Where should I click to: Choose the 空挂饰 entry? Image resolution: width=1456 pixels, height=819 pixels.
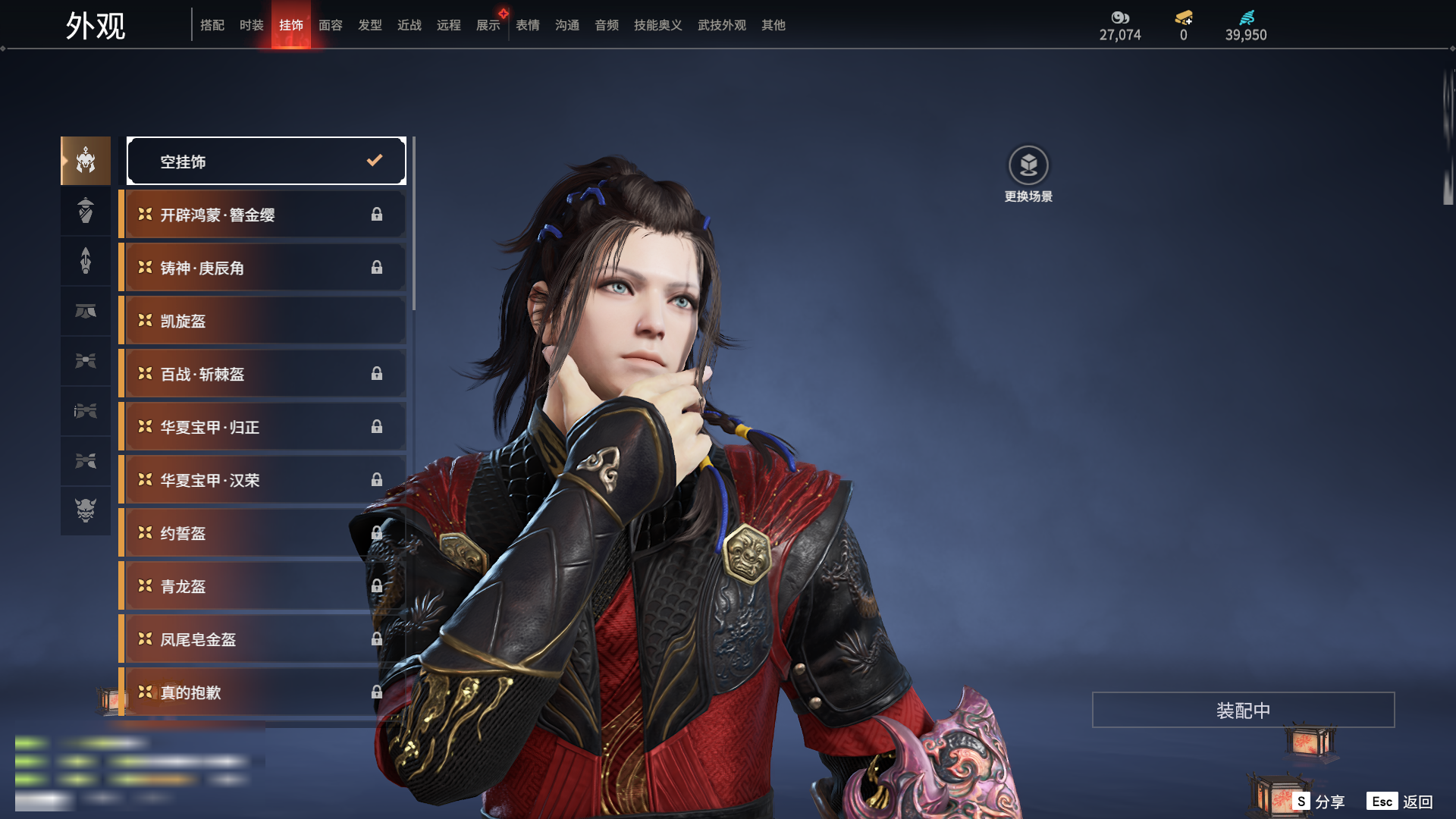(266, 161)
